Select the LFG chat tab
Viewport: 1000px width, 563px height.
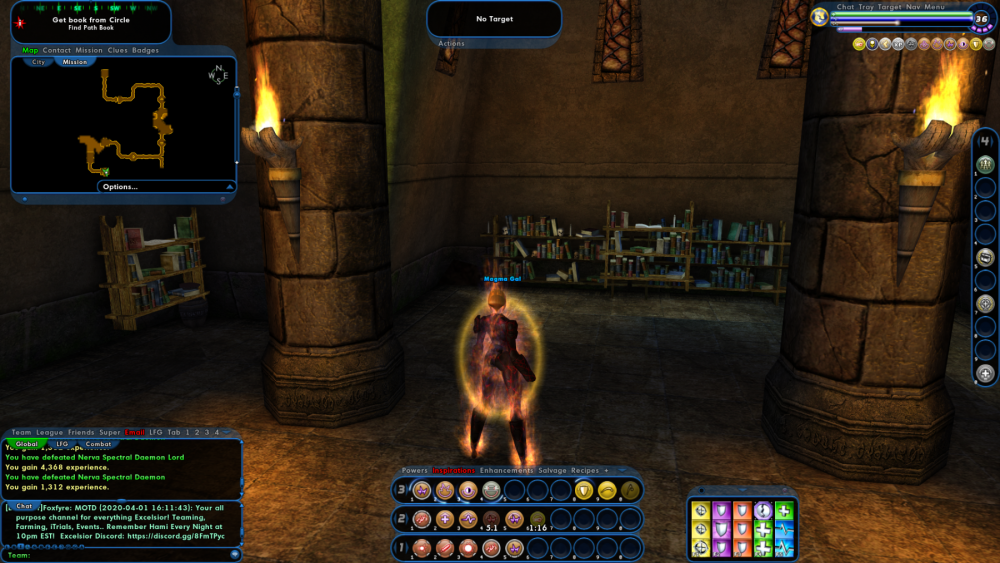pyautogui.click(x=62, y=443)
